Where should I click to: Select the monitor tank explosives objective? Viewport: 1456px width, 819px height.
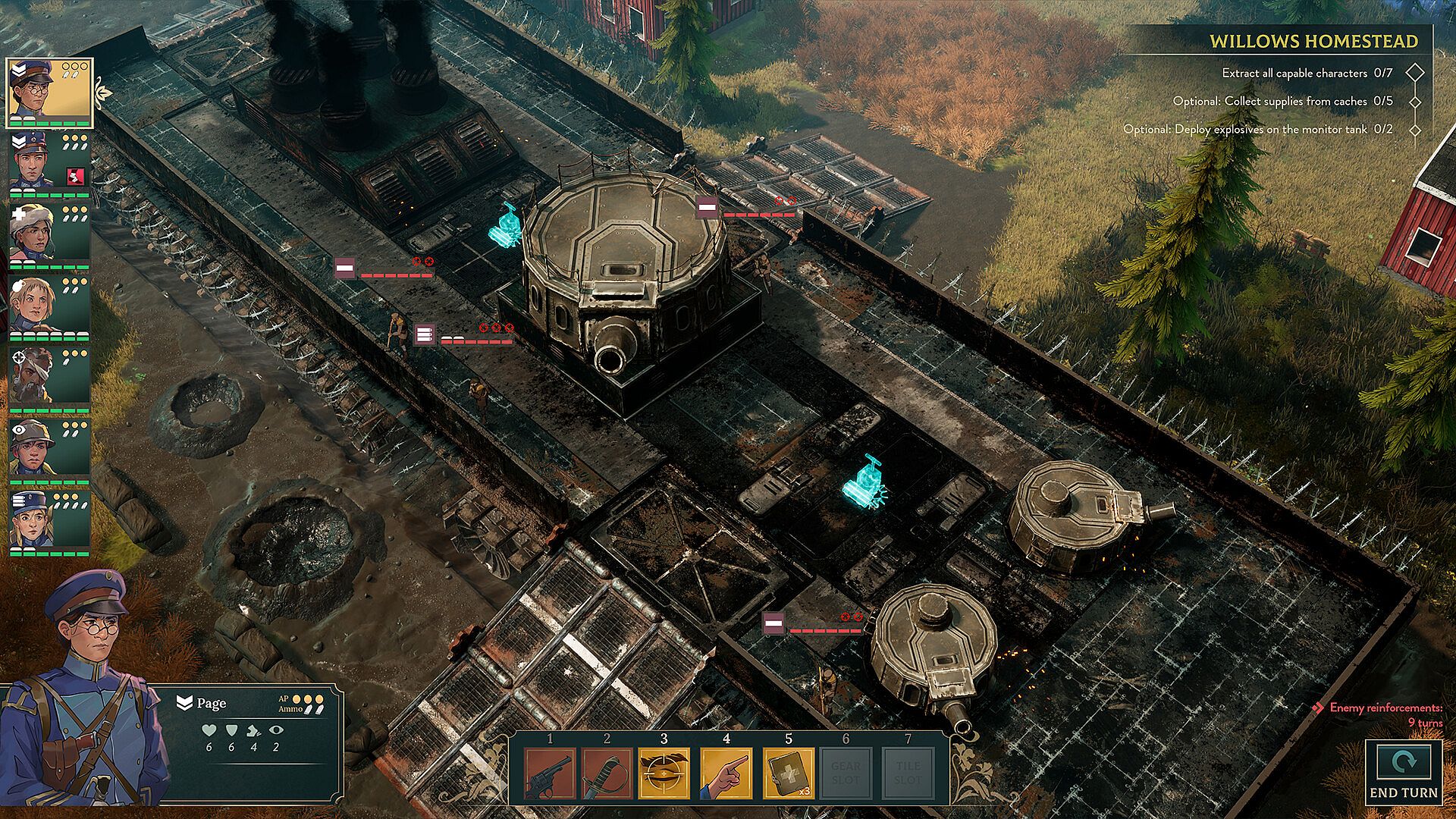[x=1257, y=130]
